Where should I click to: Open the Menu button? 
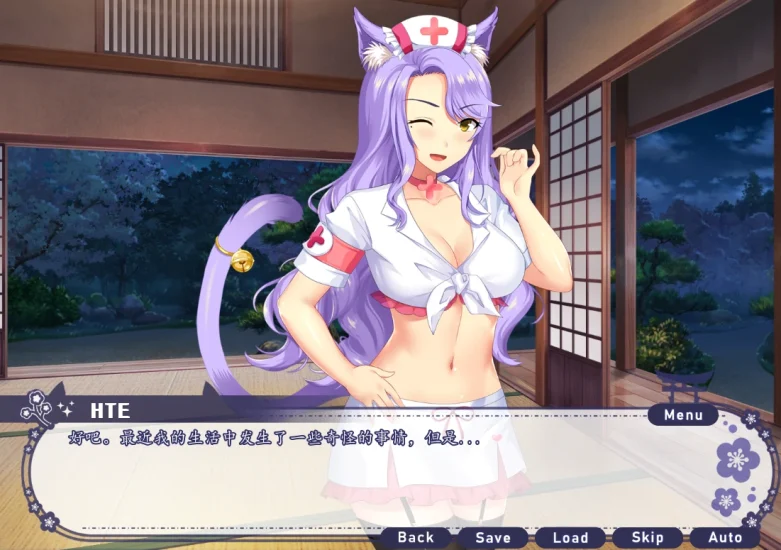683,415
